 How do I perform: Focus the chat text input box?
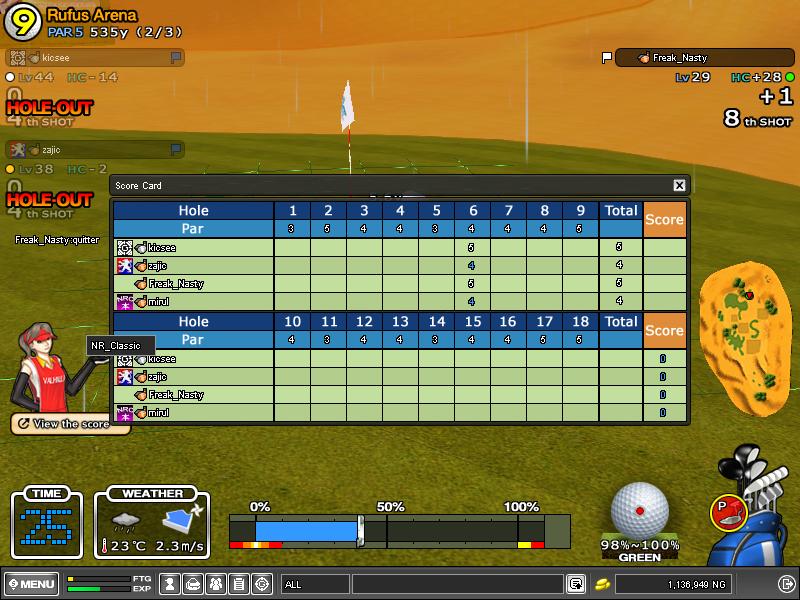(457, 584)
